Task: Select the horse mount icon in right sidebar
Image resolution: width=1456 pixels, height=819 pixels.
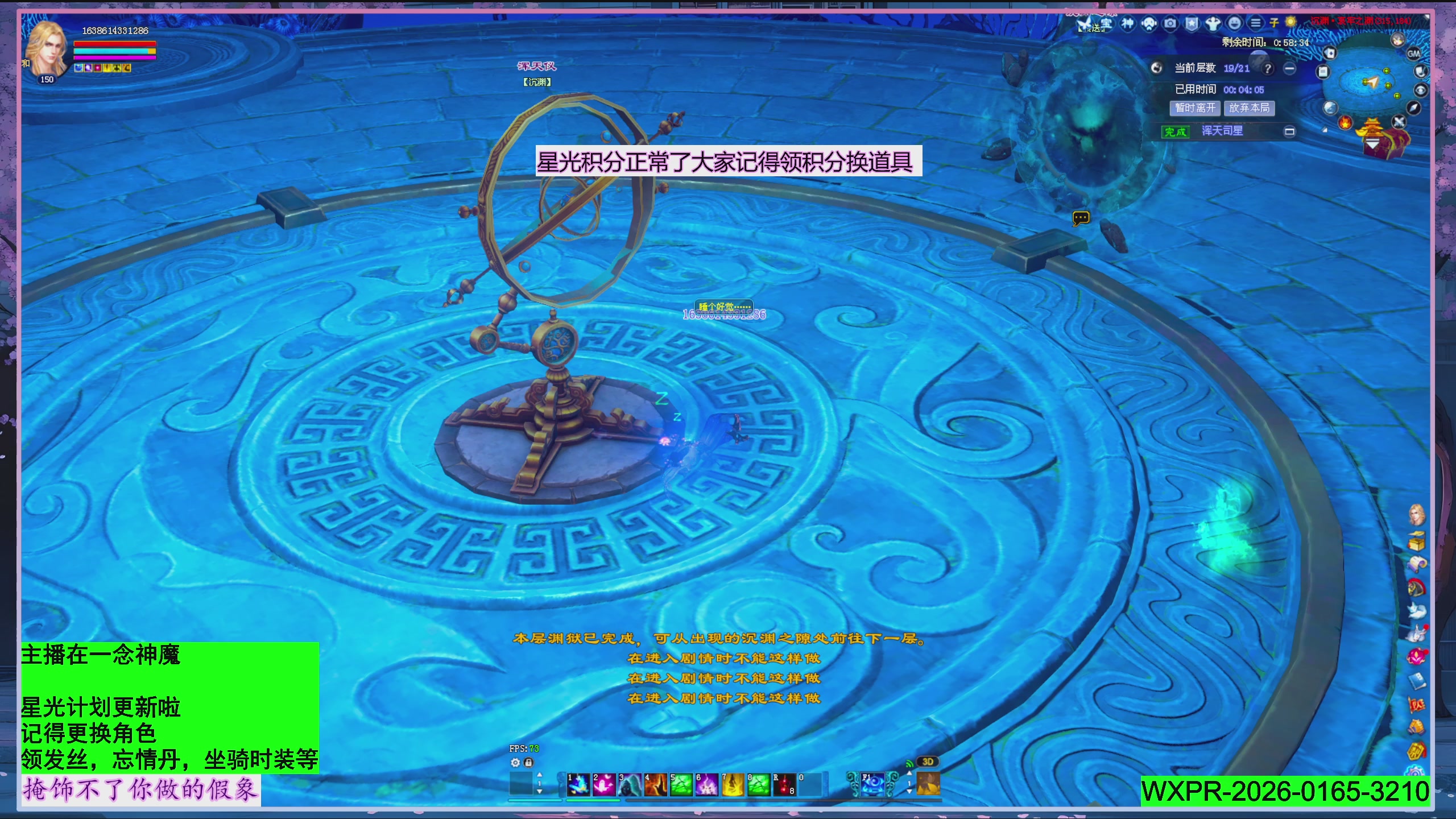Action: click(x=1417, y=586)
